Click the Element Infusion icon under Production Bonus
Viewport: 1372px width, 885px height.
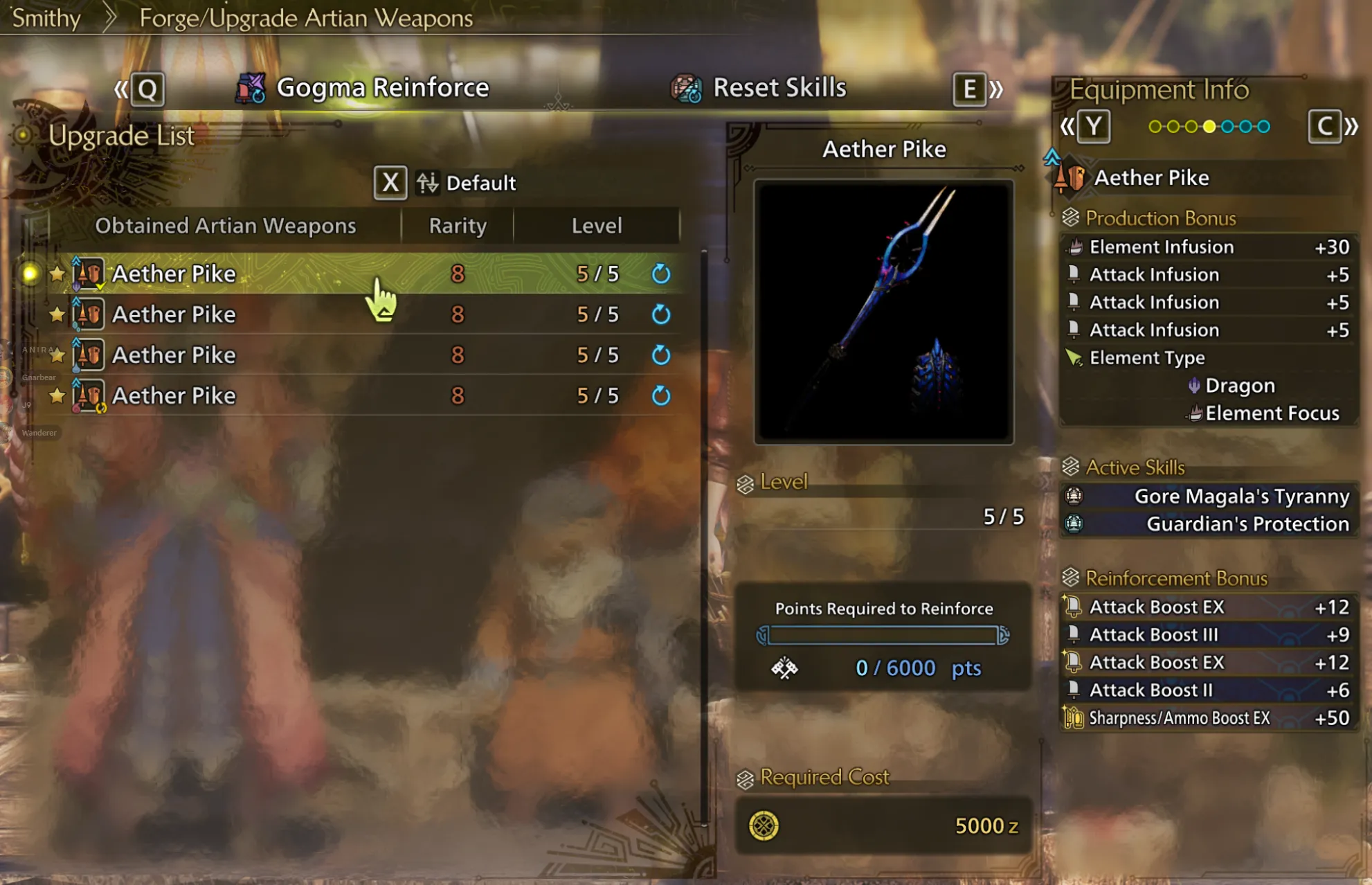coord(1074,247)
